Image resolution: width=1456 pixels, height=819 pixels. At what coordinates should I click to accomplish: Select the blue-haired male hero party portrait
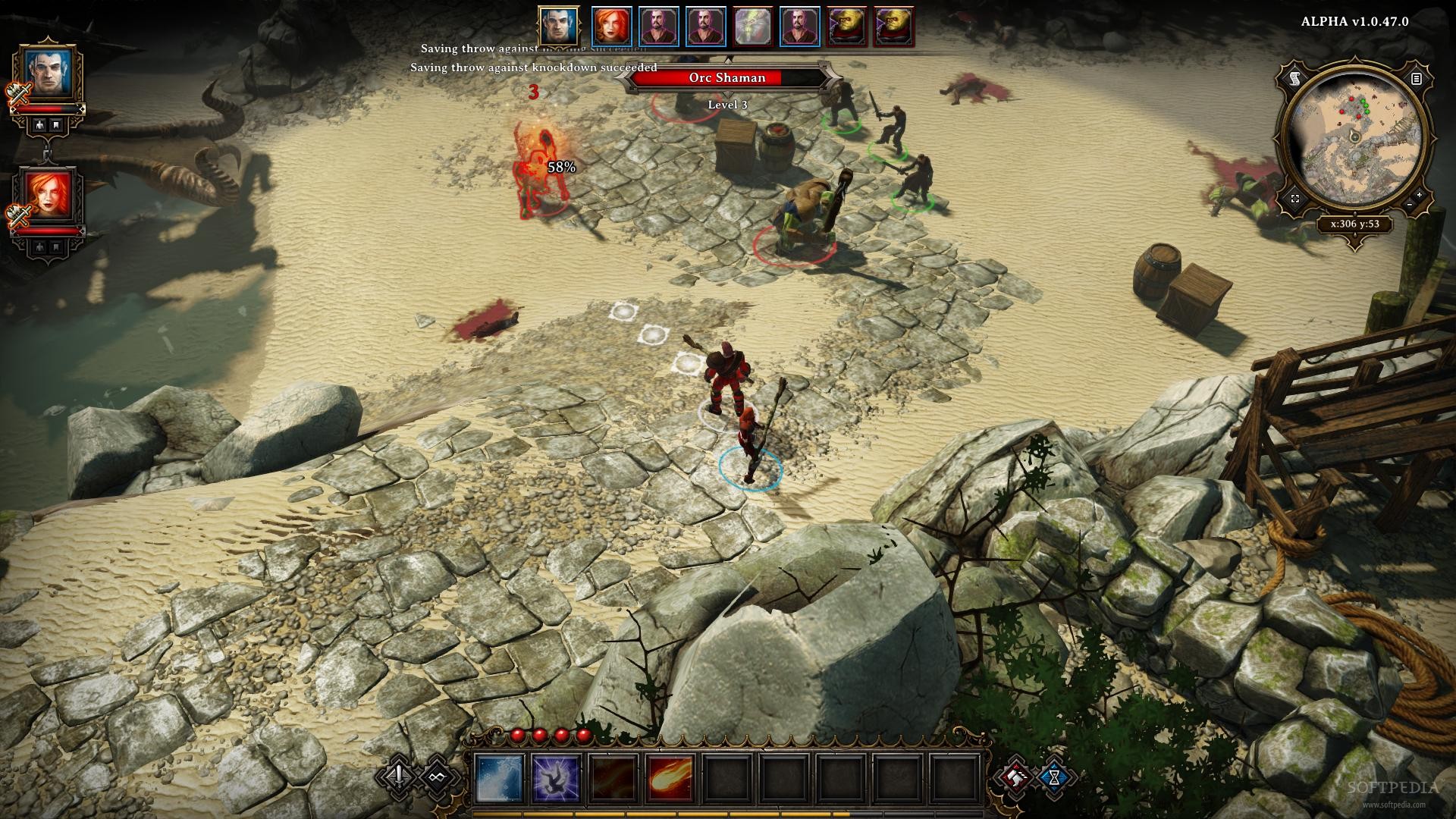[49, 73]
